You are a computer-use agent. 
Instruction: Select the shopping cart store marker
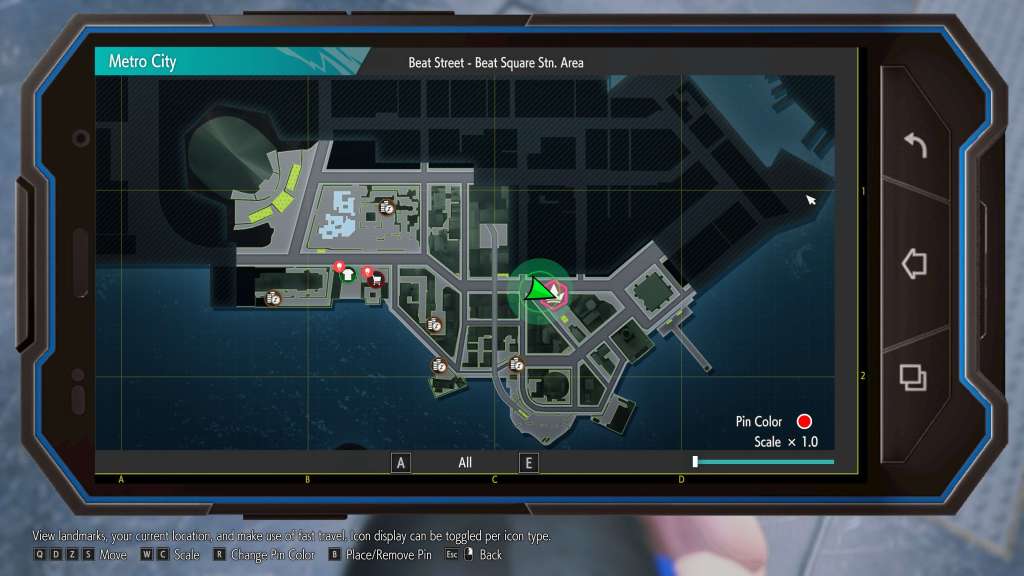[375, 280]
